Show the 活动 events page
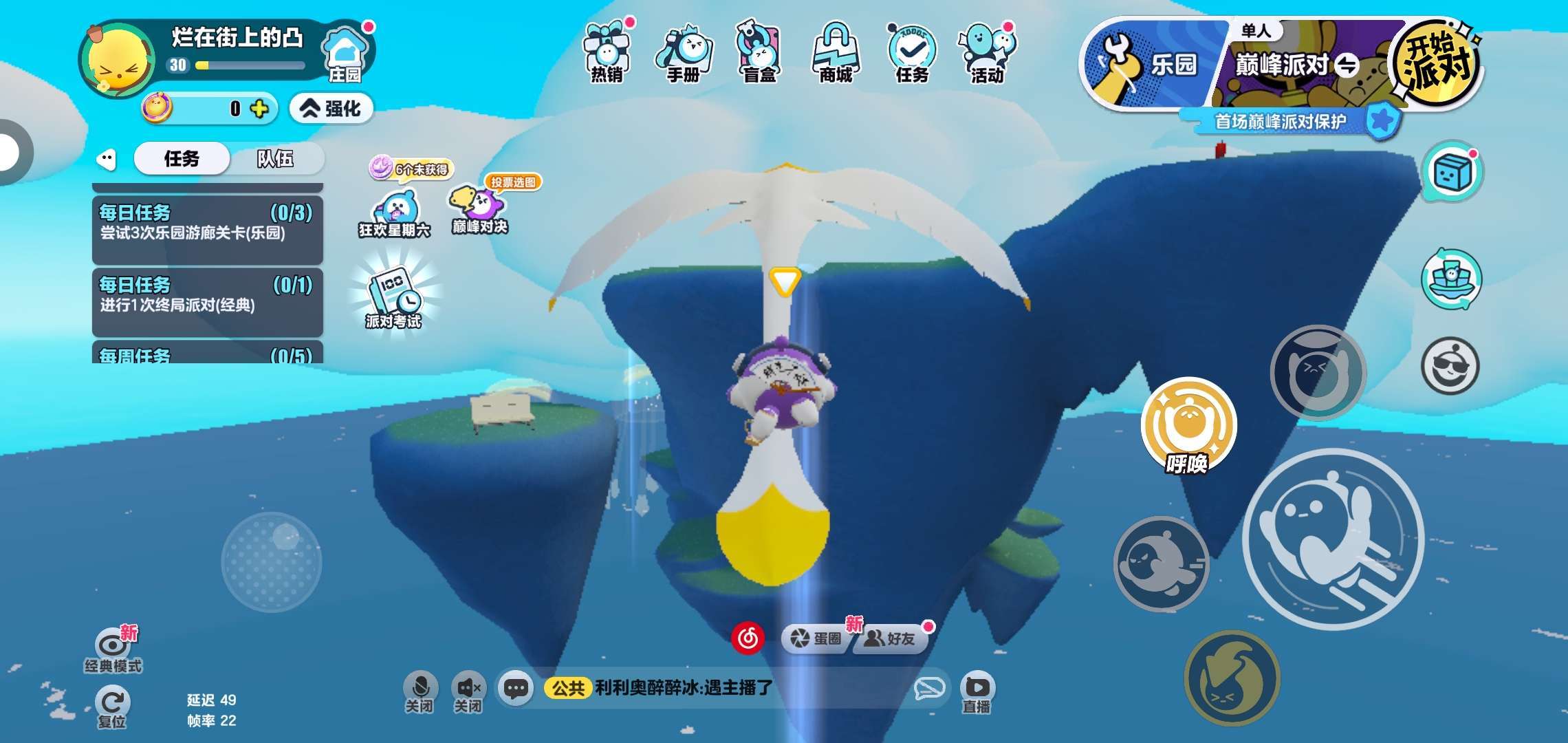Screen dimensions: 1568x743 coord(988,52)
